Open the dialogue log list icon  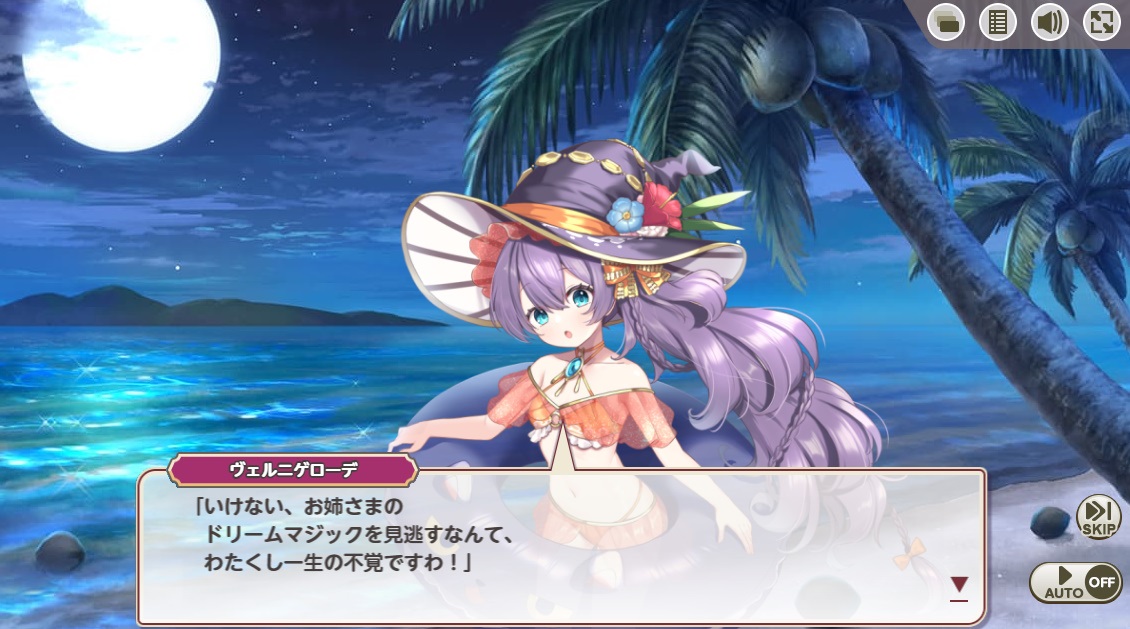[x=997, y=22]
